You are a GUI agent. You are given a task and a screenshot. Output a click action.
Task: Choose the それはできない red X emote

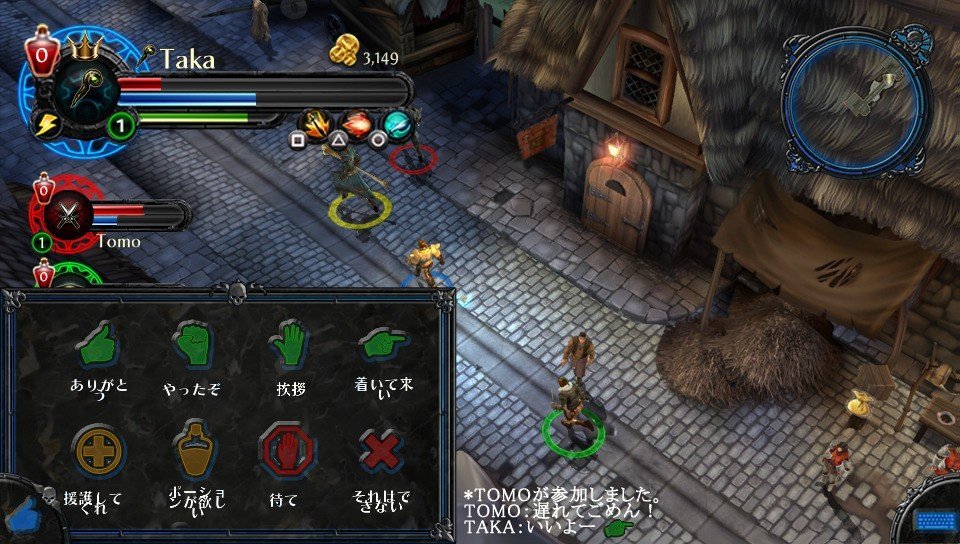[381, 452]
